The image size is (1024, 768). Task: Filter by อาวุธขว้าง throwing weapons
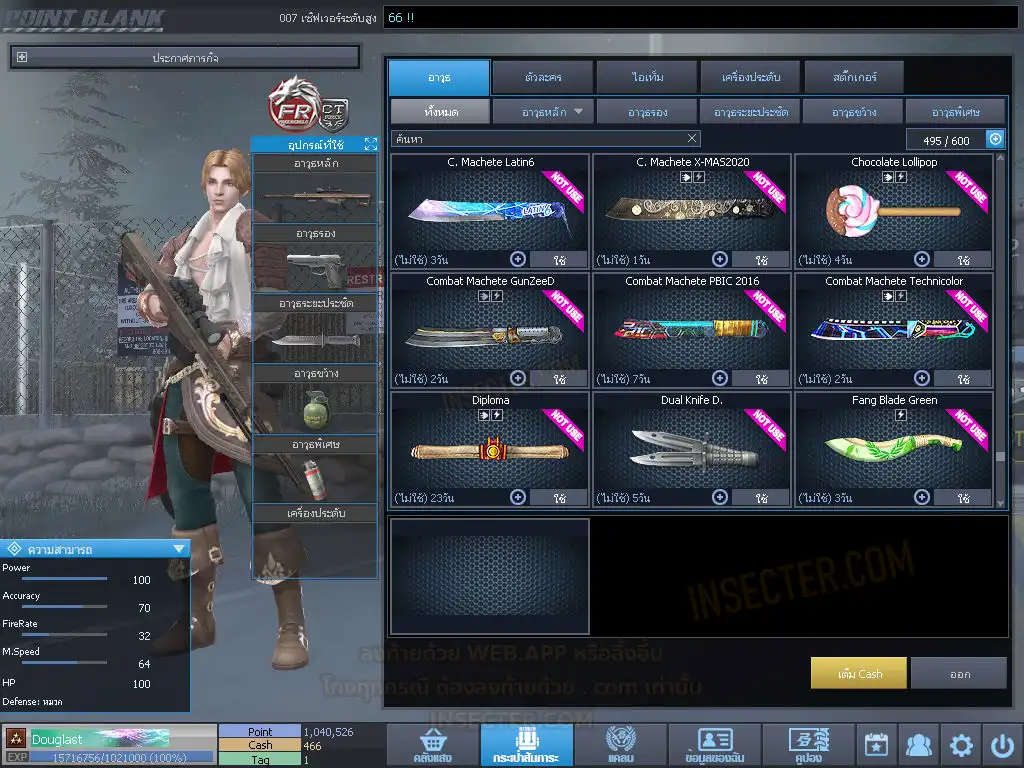(852, 112)
